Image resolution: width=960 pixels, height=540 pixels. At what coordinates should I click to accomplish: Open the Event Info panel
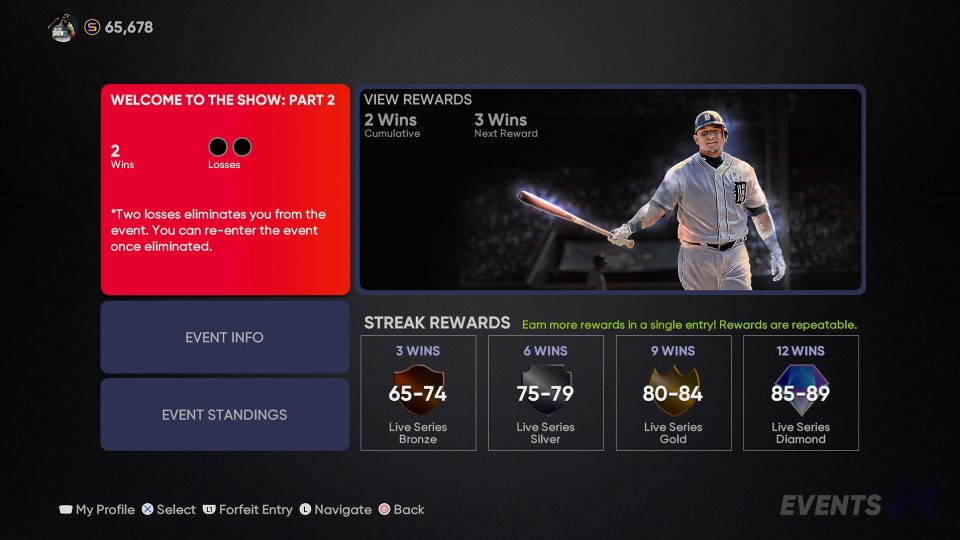(x=225, y=337)
